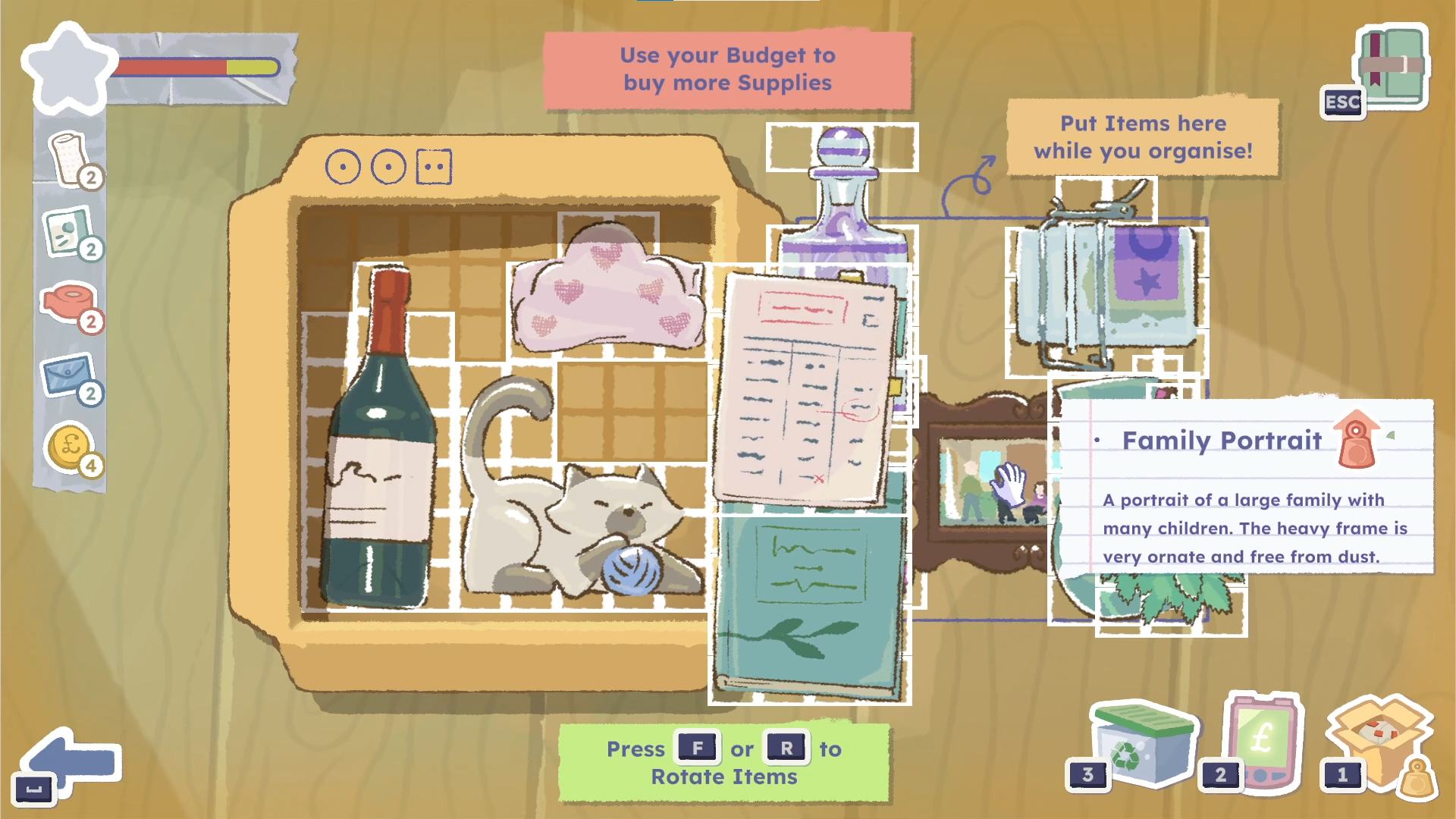Screen dimensions: 1456x819
Task: Choose the sticker sheet supply
Action: coord(68,231)
